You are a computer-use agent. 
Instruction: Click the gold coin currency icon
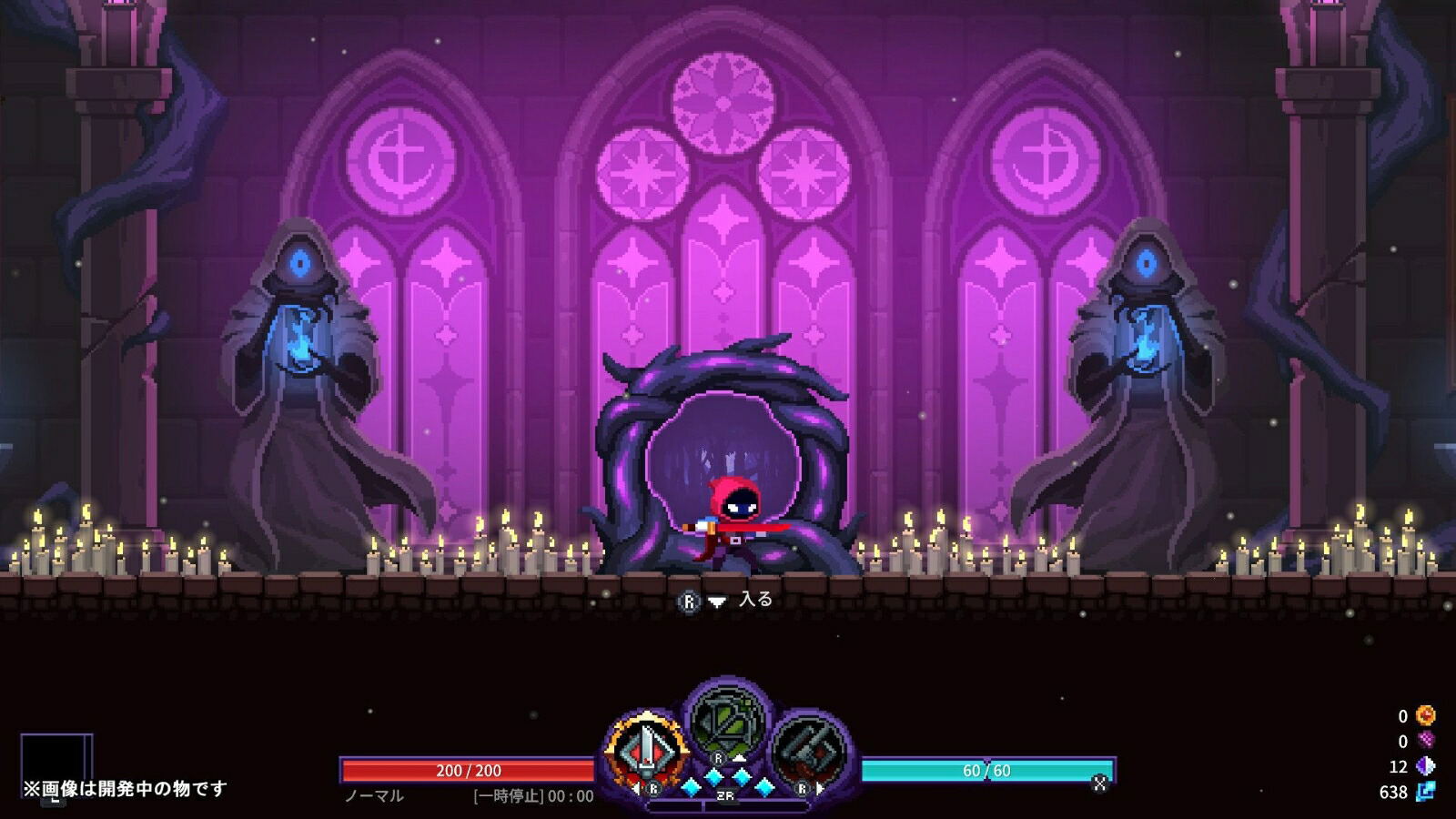1426,716
